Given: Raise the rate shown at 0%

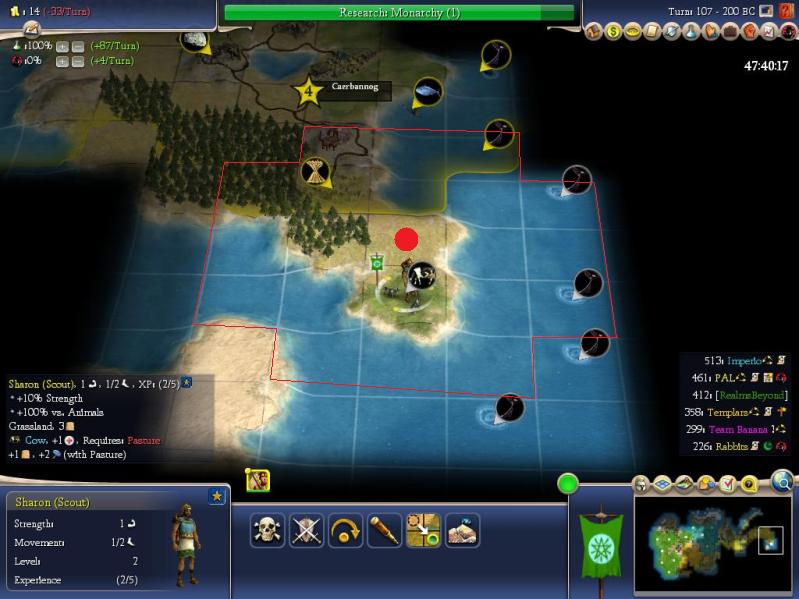Looking at the screenshot, I should [61, 62].
